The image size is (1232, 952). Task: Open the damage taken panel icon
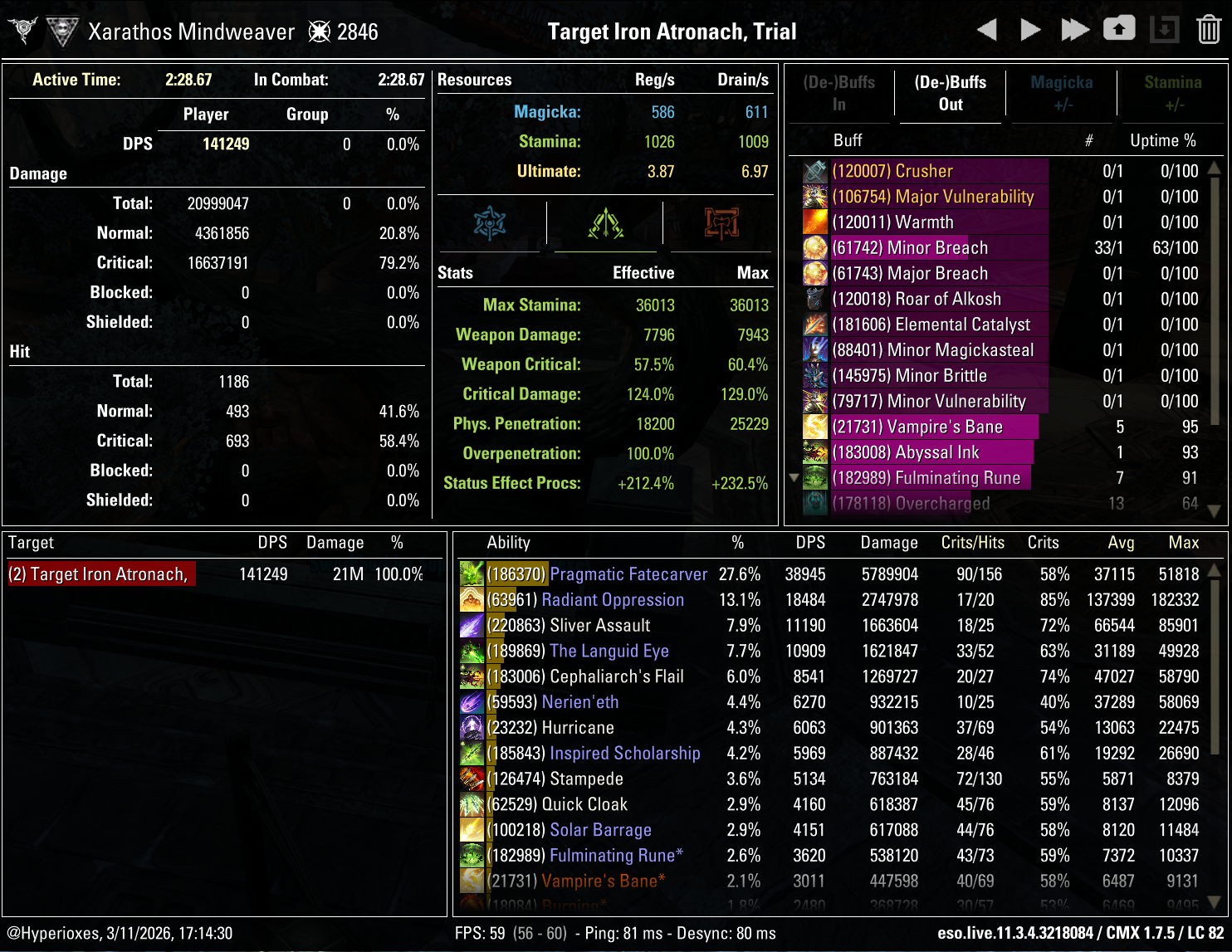[720, 222]
